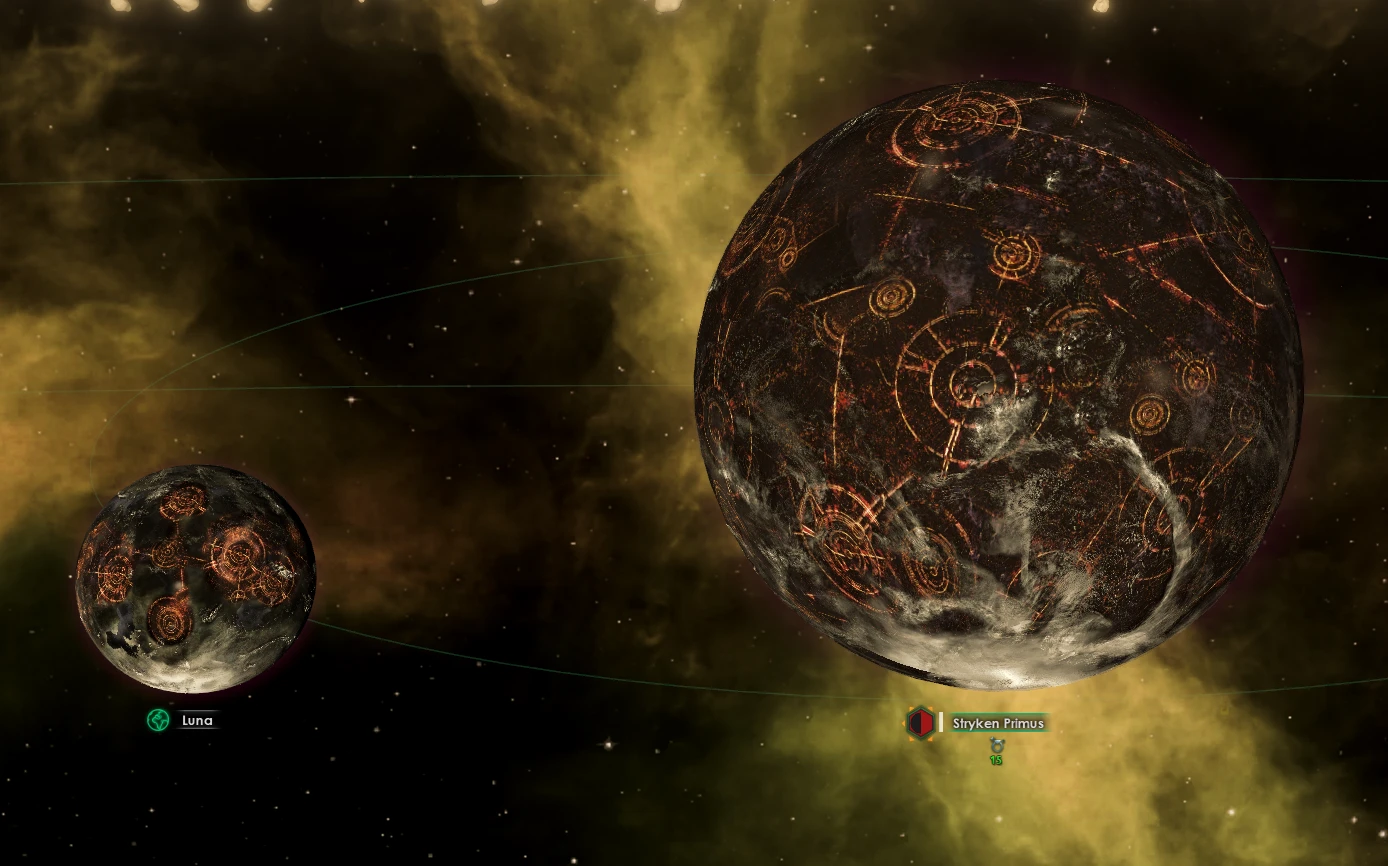Click the white ownership bar beside Stryken Primus label
Viewport: 1388px width, 866px height.
941,722
